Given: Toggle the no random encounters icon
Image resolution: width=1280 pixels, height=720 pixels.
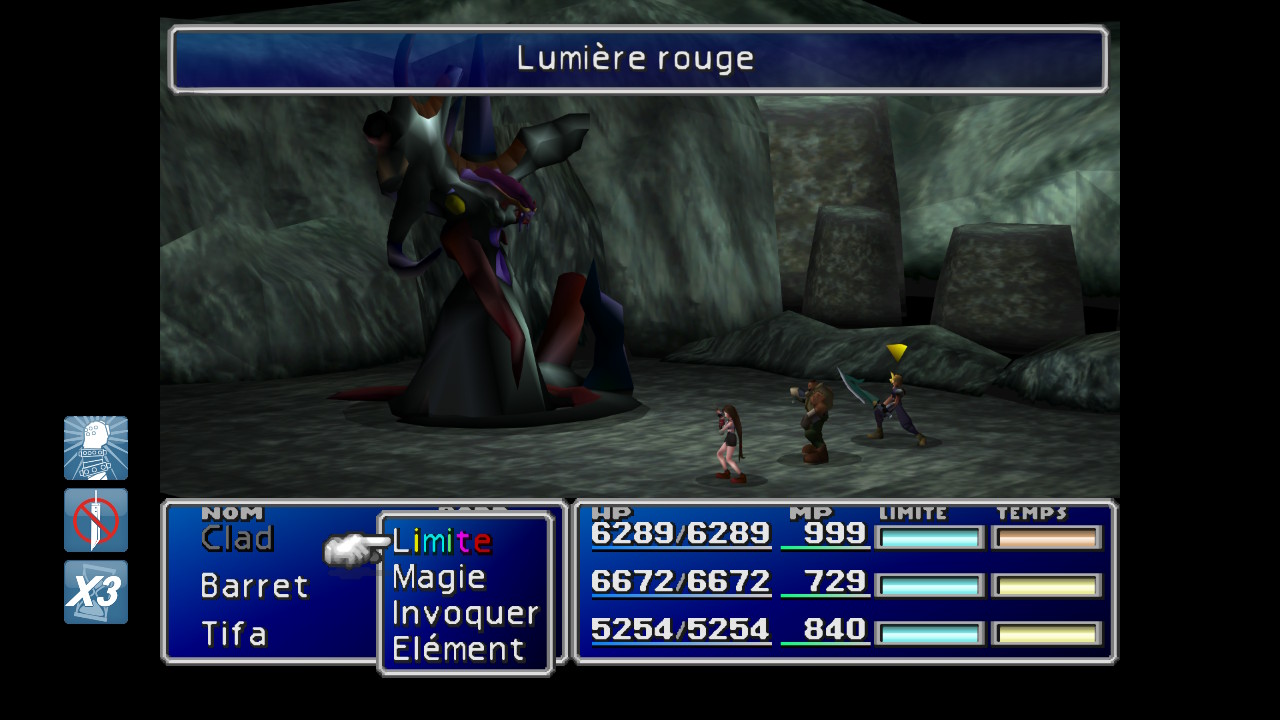Looking at the screenshot, I should click(96, 520).
